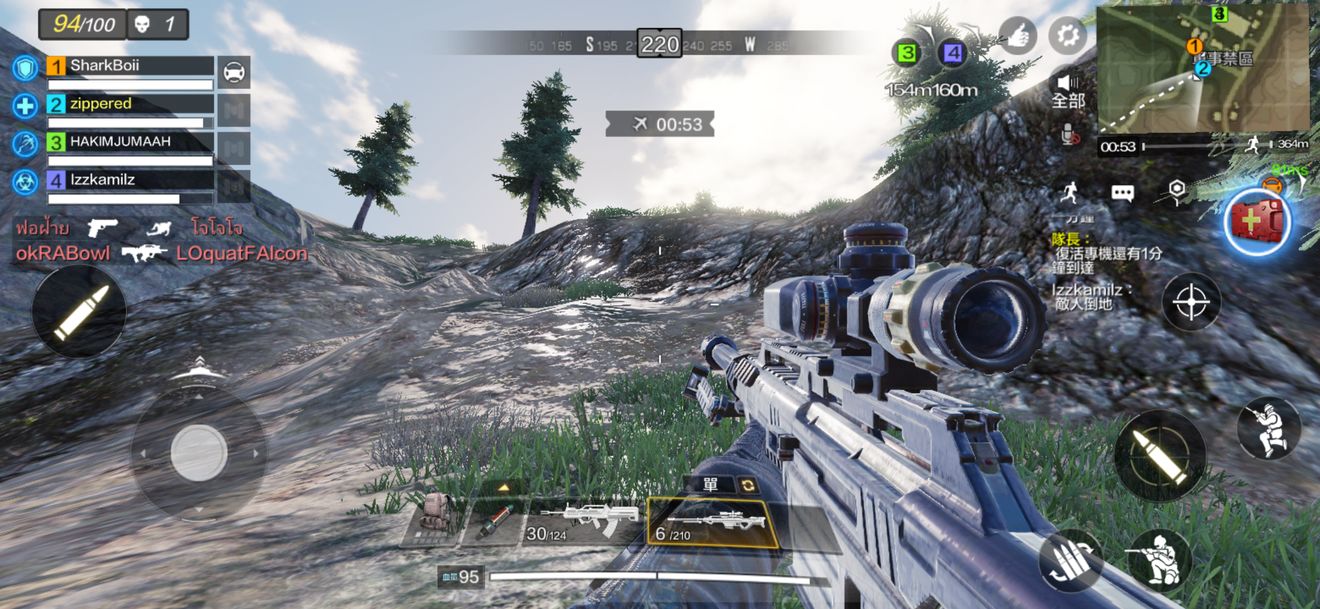Viewport: 1320px width, 609px height.
Task: Expand the throwable list arrow
Action: [x=503, y=487]
